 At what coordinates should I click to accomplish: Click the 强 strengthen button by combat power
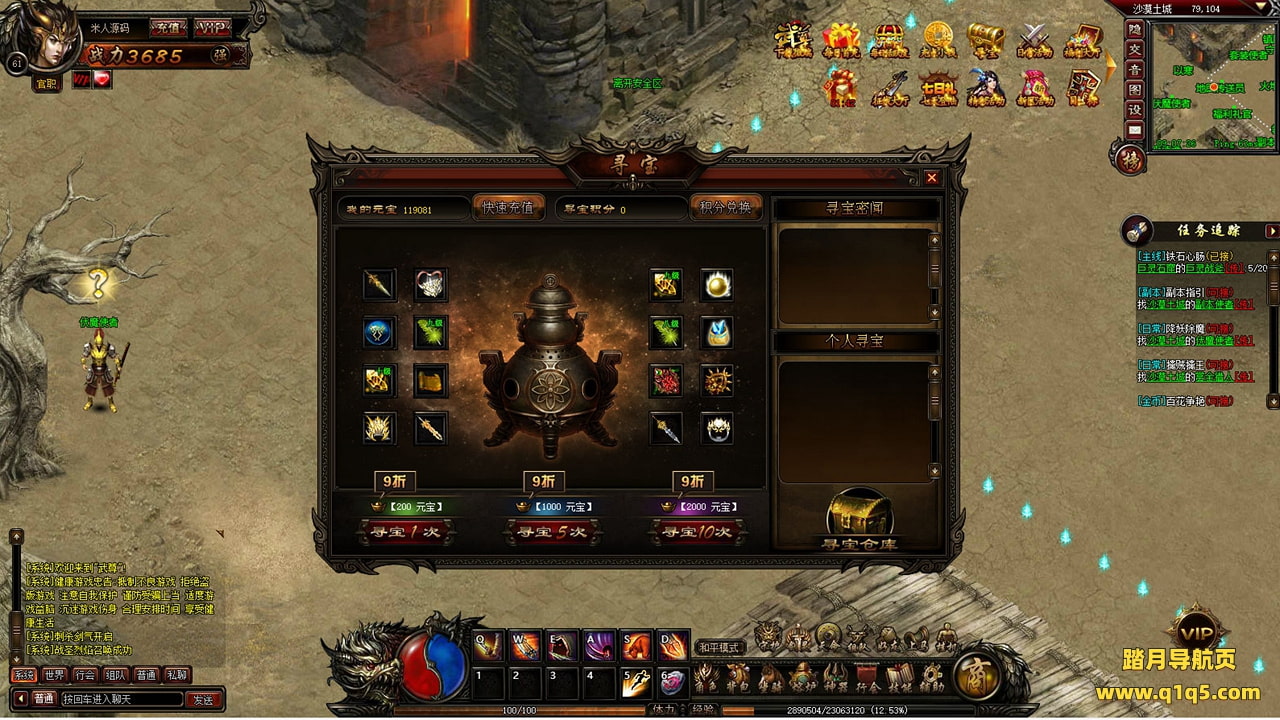click(220, 56)
